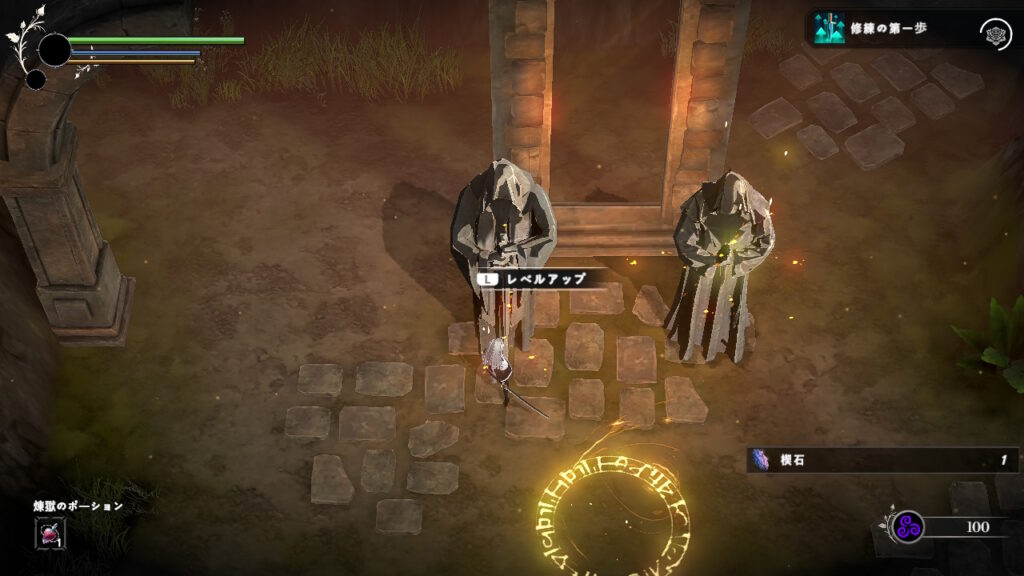This screenshot has height=576, width=1024.
Task: Click the purple triskelion currency icon
Action: (x=908, y=526)
